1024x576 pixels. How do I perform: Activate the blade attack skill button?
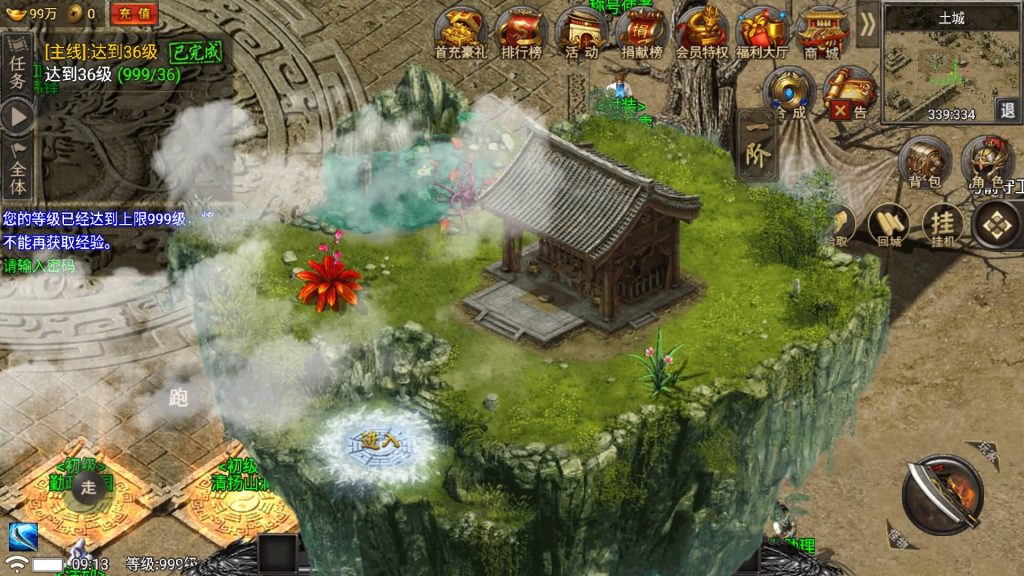[x=942, y=496]
